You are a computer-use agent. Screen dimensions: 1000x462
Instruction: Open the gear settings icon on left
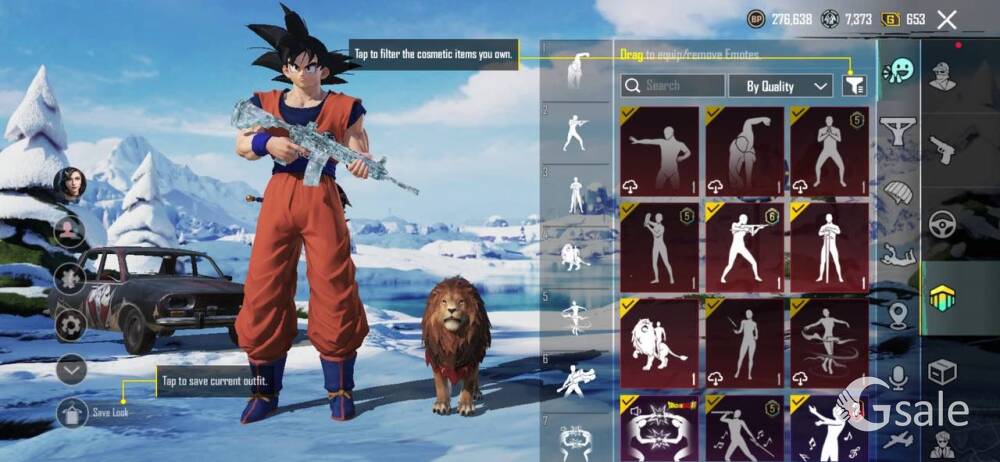click(70, 324)
